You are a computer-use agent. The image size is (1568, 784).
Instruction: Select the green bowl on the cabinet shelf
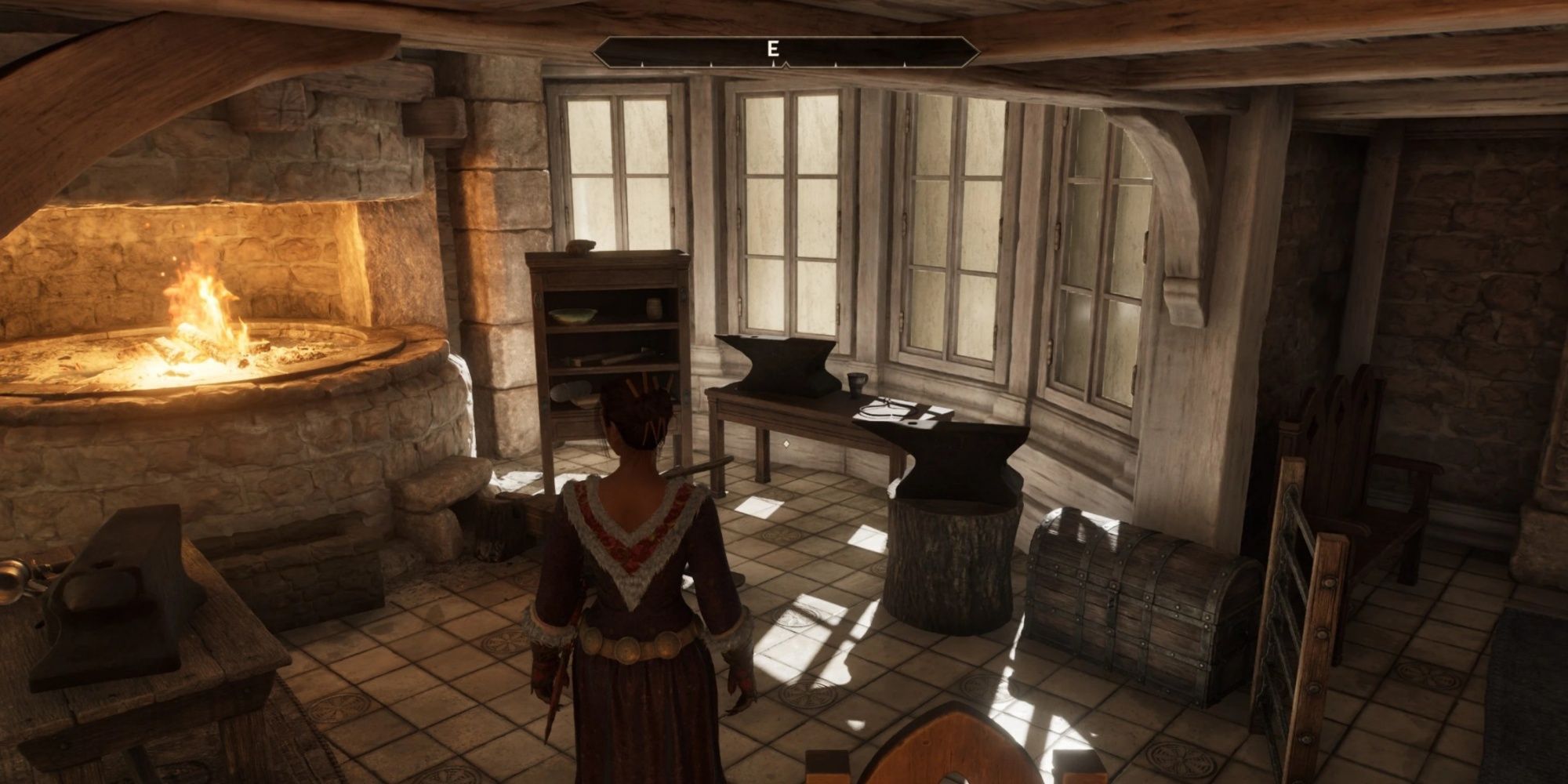572,315
